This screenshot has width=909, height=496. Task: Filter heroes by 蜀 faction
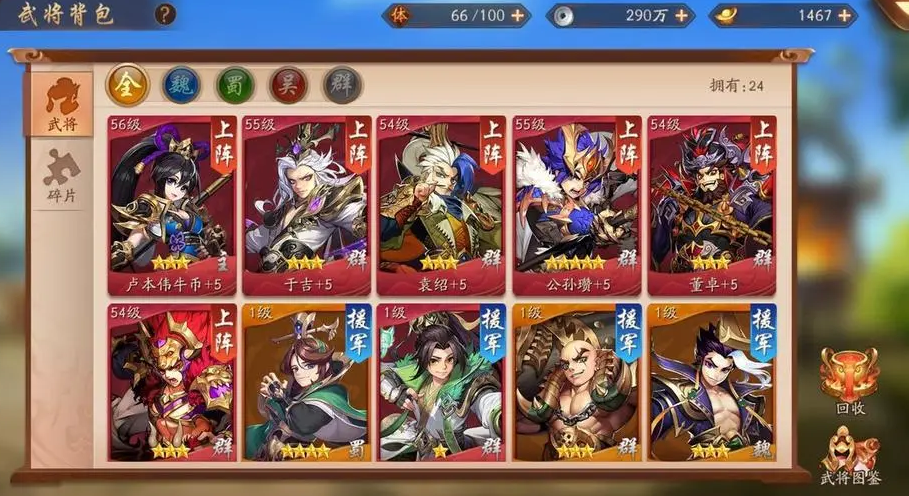click(x=236, y=85)
